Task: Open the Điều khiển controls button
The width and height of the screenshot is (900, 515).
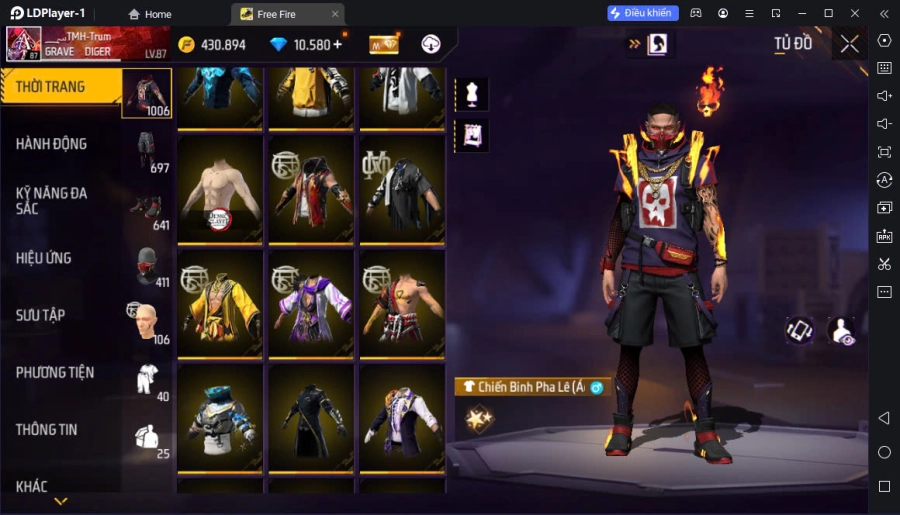Action: tap(643, 13)
